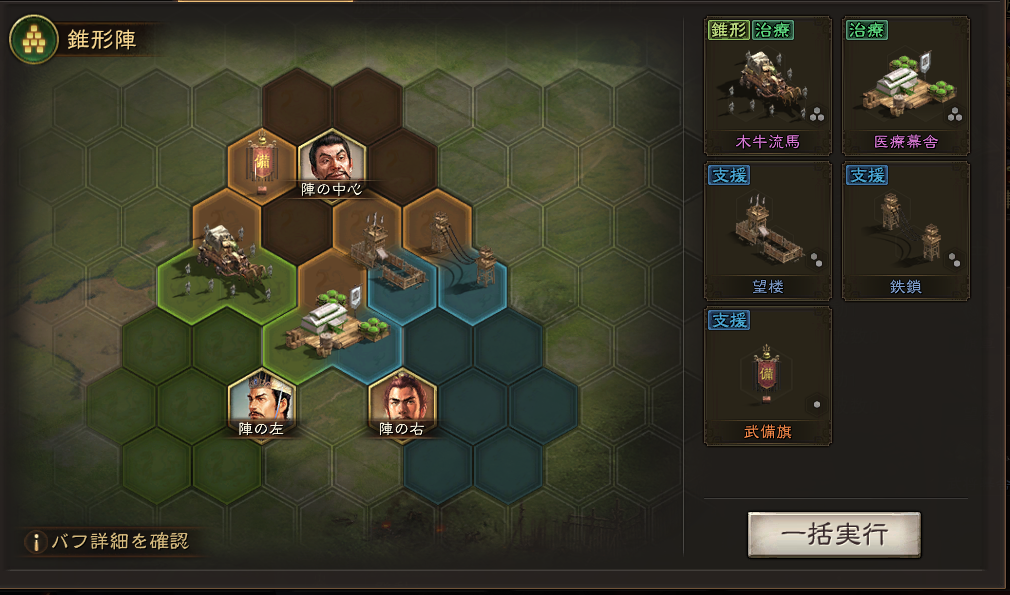Choose the 陣の右 general portrait

[402, 400]
